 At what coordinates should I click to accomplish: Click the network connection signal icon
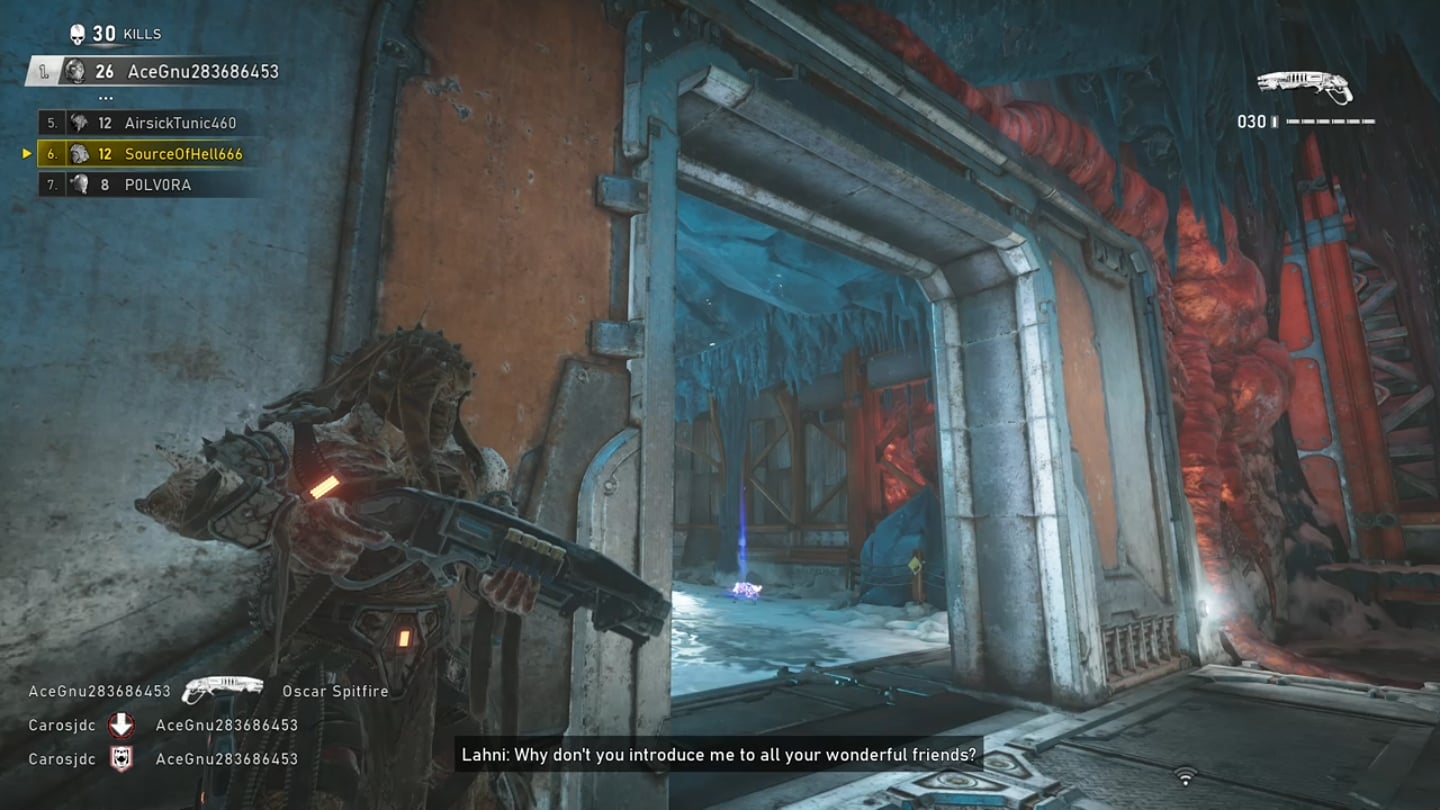click(x=1186, y=776)
